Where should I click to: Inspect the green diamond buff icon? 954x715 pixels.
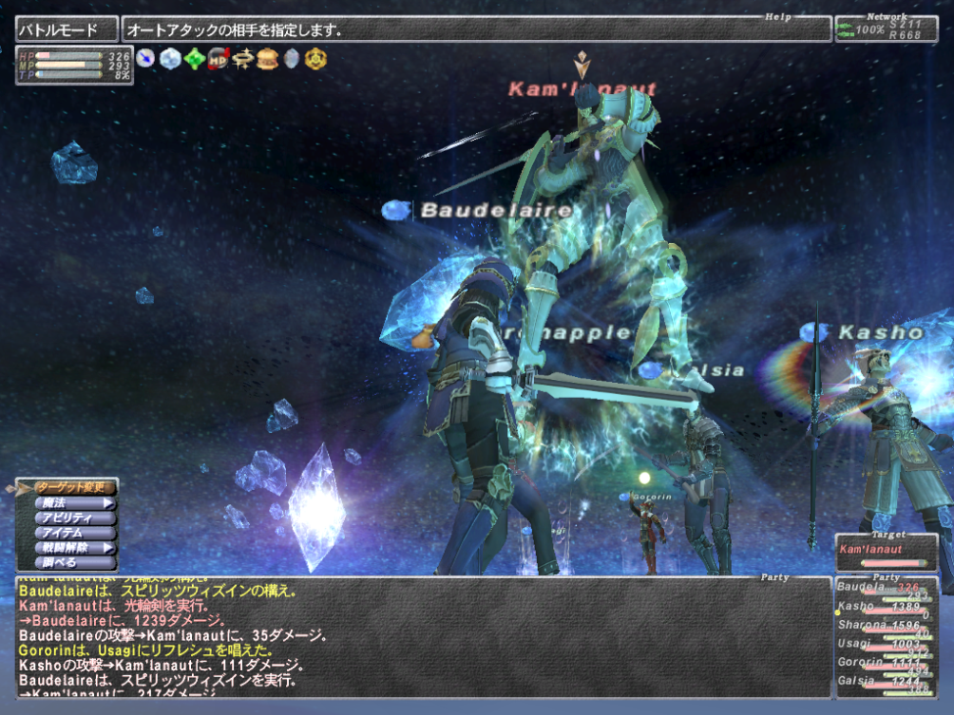point(195,59)
